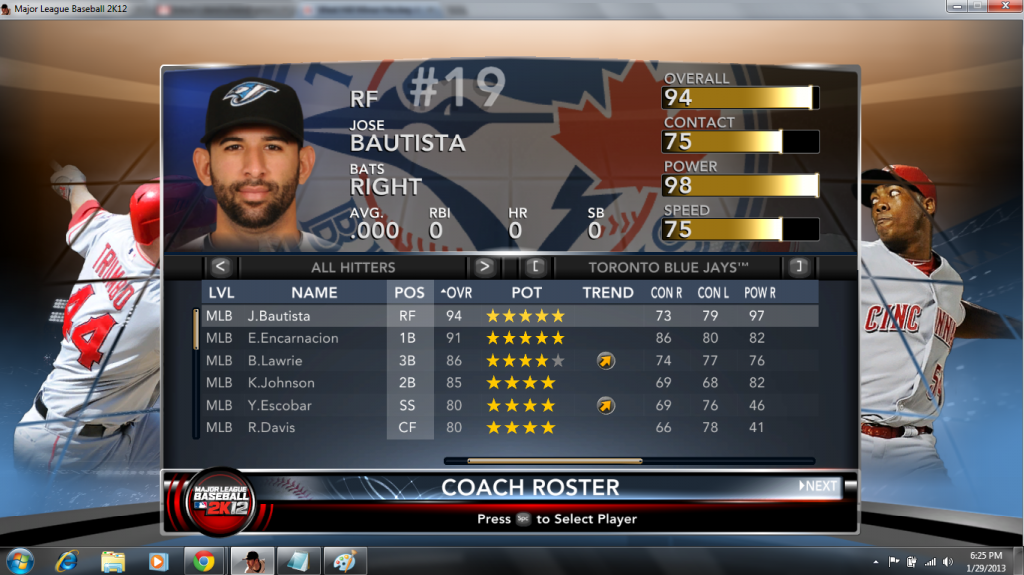Click the left arrow beside All Hitters
The width and height of the screenshot is (1024, 575).
(x=222, y=267)
